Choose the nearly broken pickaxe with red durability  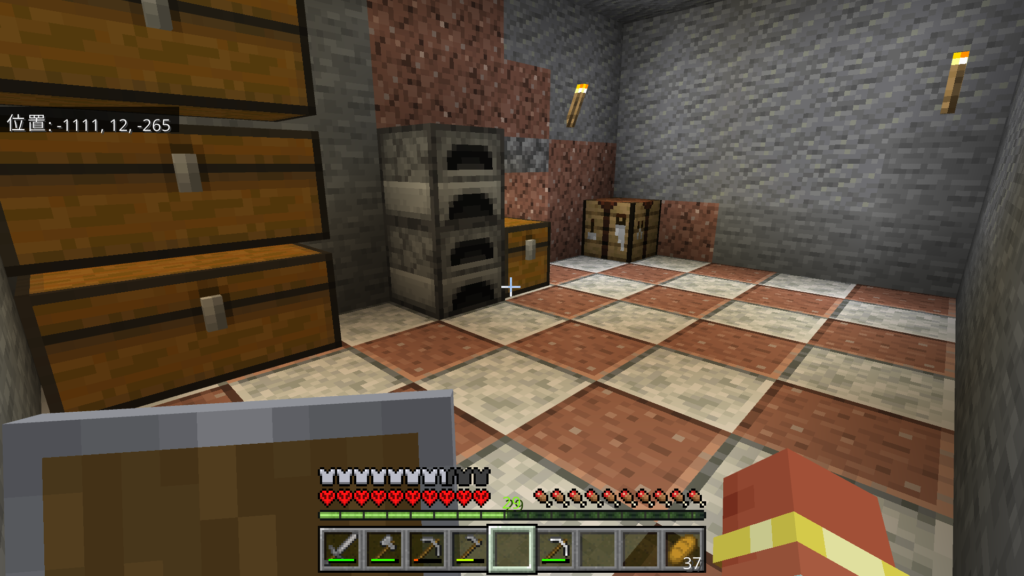point(426,548)
